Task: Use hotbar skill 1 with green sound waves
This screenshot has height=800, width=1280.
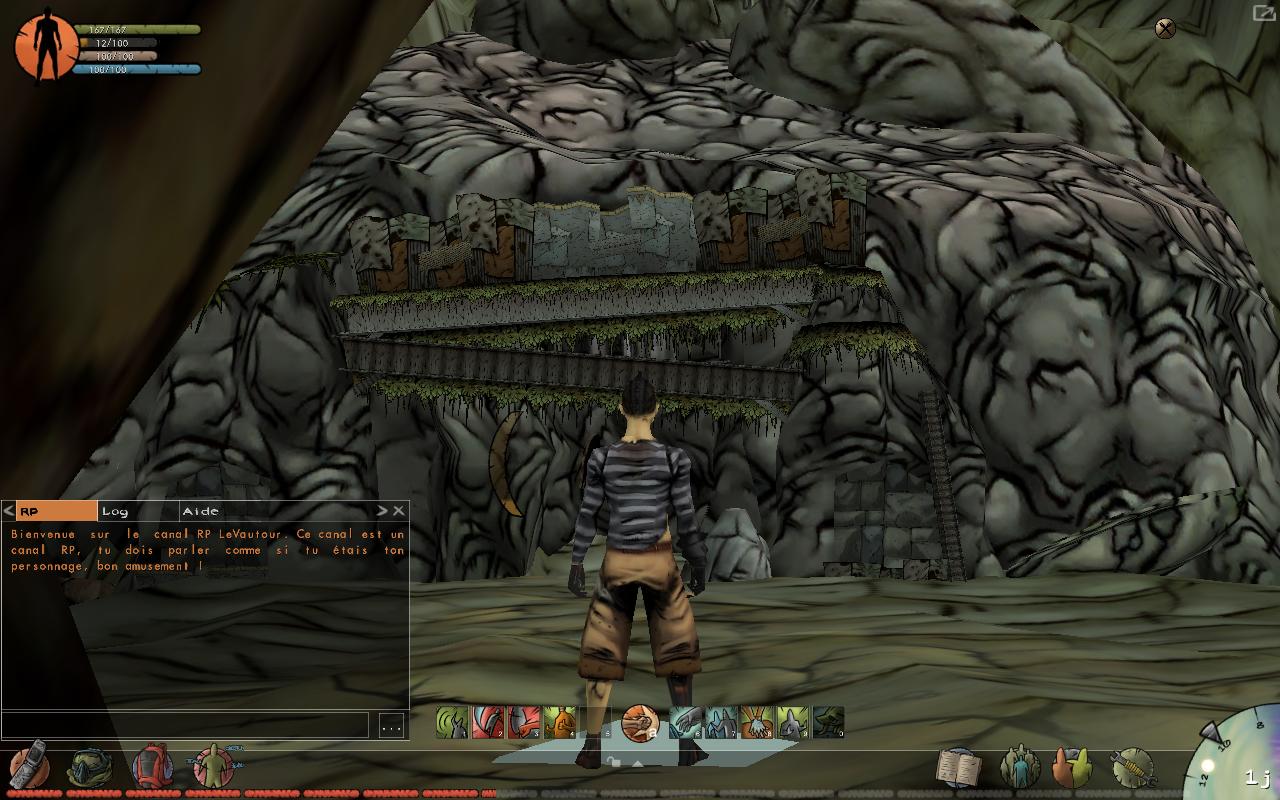Action: click(452, 722)
